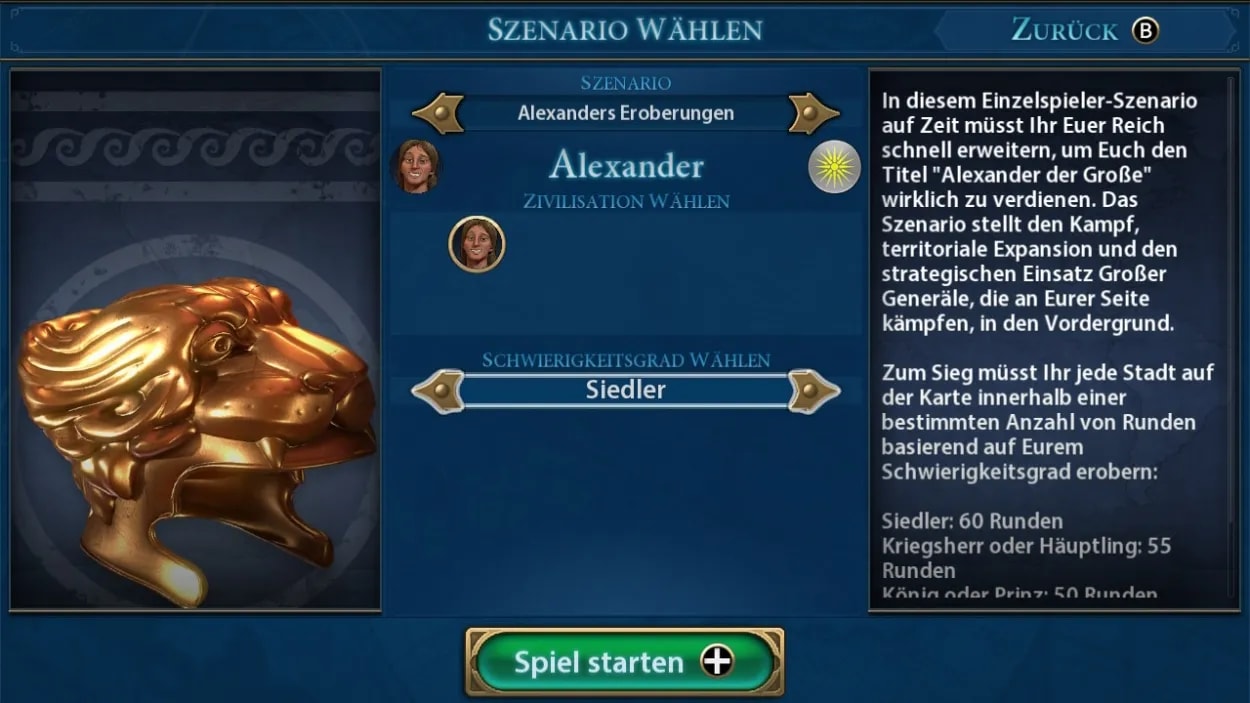The image size is (1250, 703).
Task: Click the Macedonian sun emblem icon
Action: pyautogui.click(x=834, y=166)
